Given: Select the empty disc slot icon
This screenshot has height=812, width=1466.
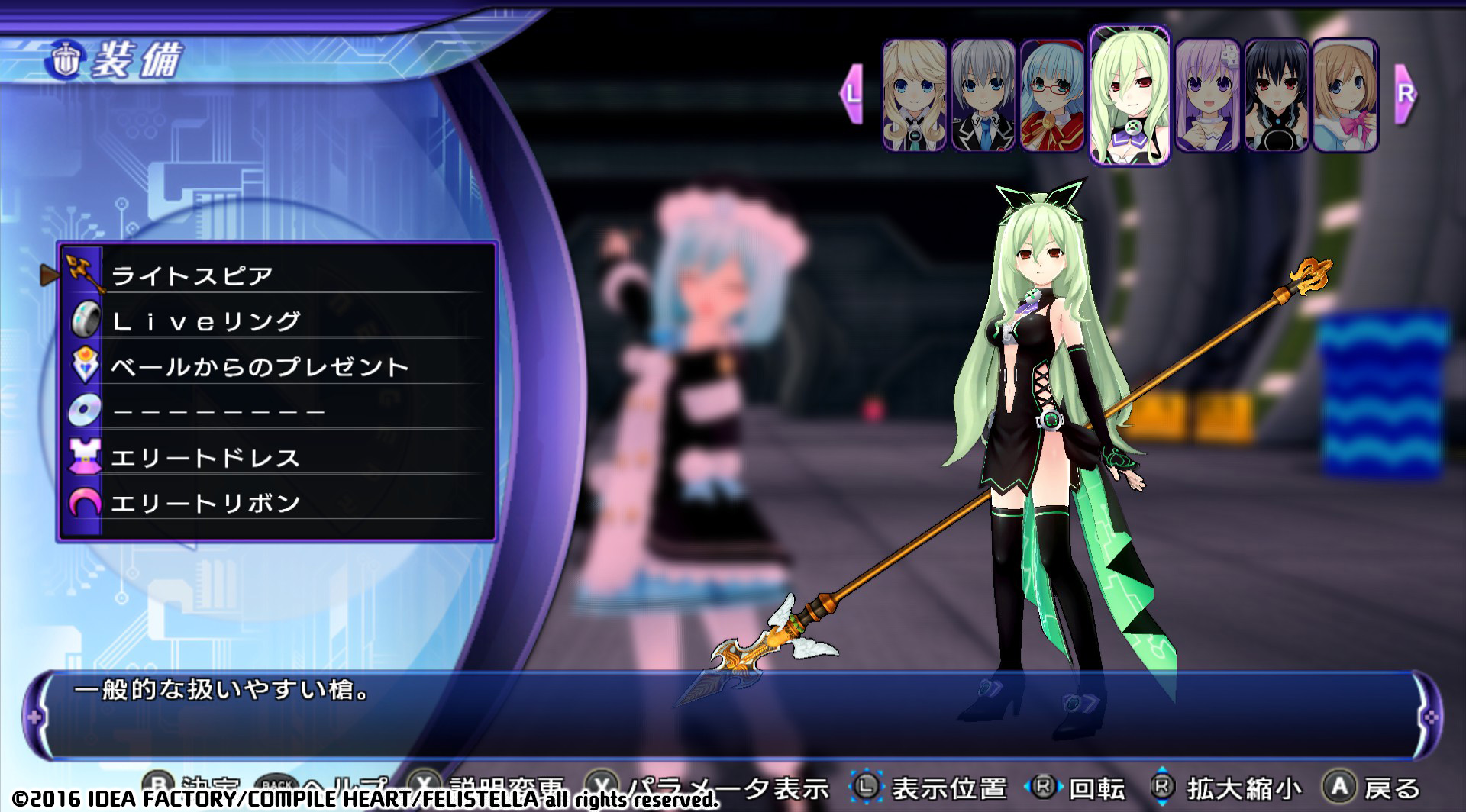Looking at the screenshot, I should [x=84, y=411].
